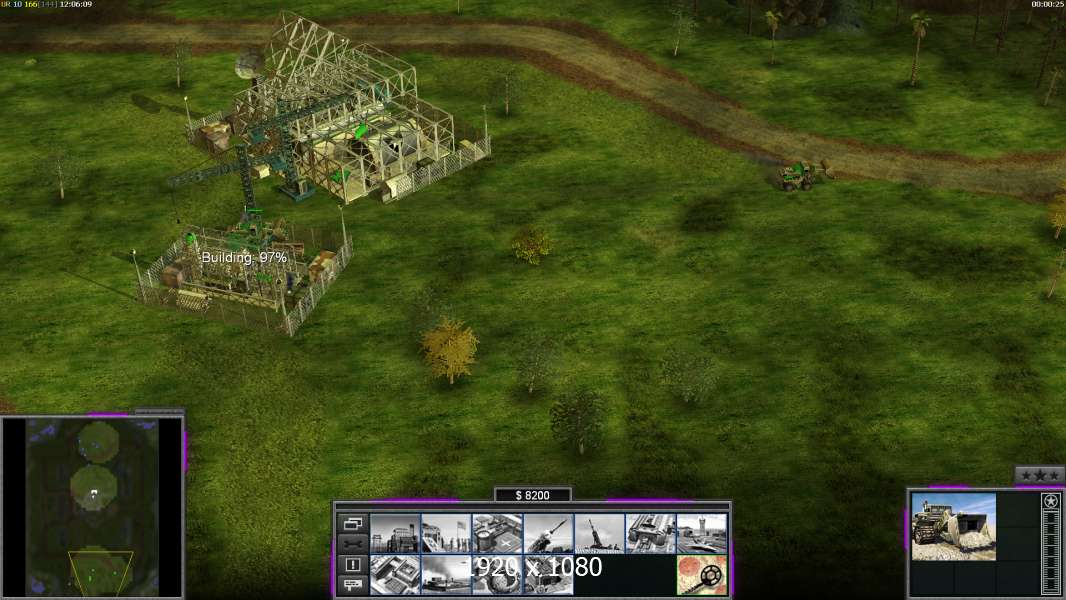Choose the smoky drop zone build icon

(x=446, y=575)
